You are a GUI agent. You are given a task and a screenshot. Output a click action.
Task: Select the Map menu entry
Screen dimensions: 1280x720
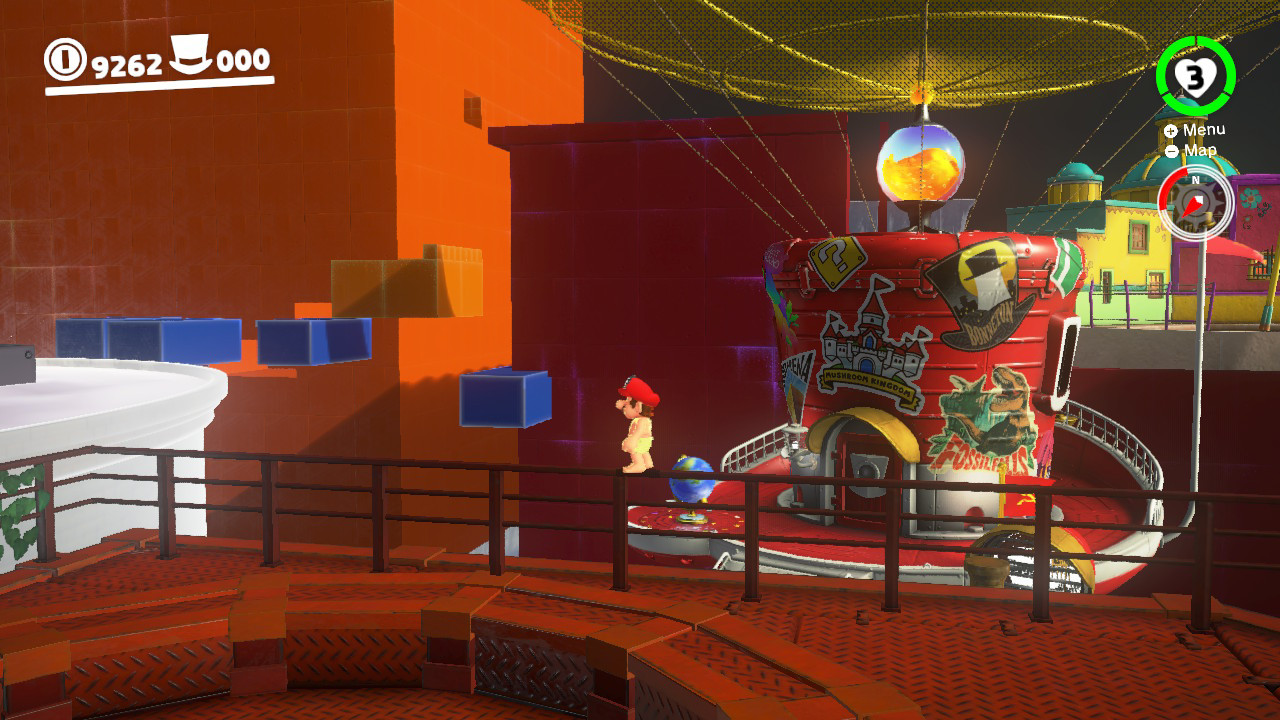point(1200,150)
